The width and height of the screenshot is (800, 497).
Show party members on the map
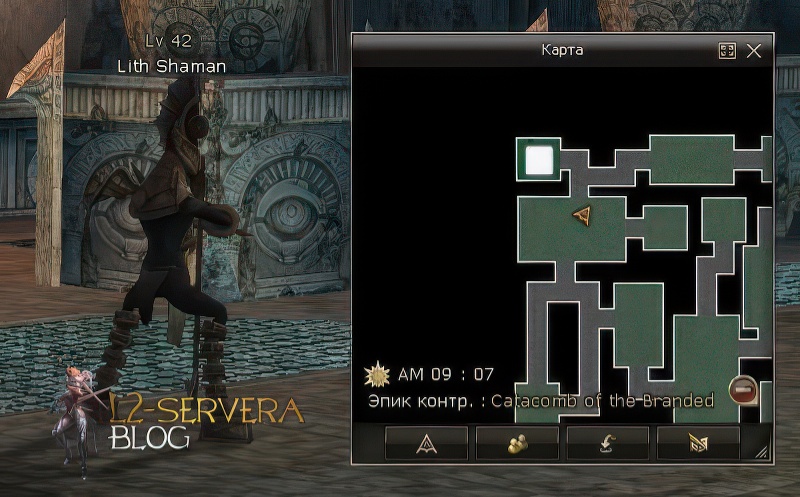coord(517,443)
